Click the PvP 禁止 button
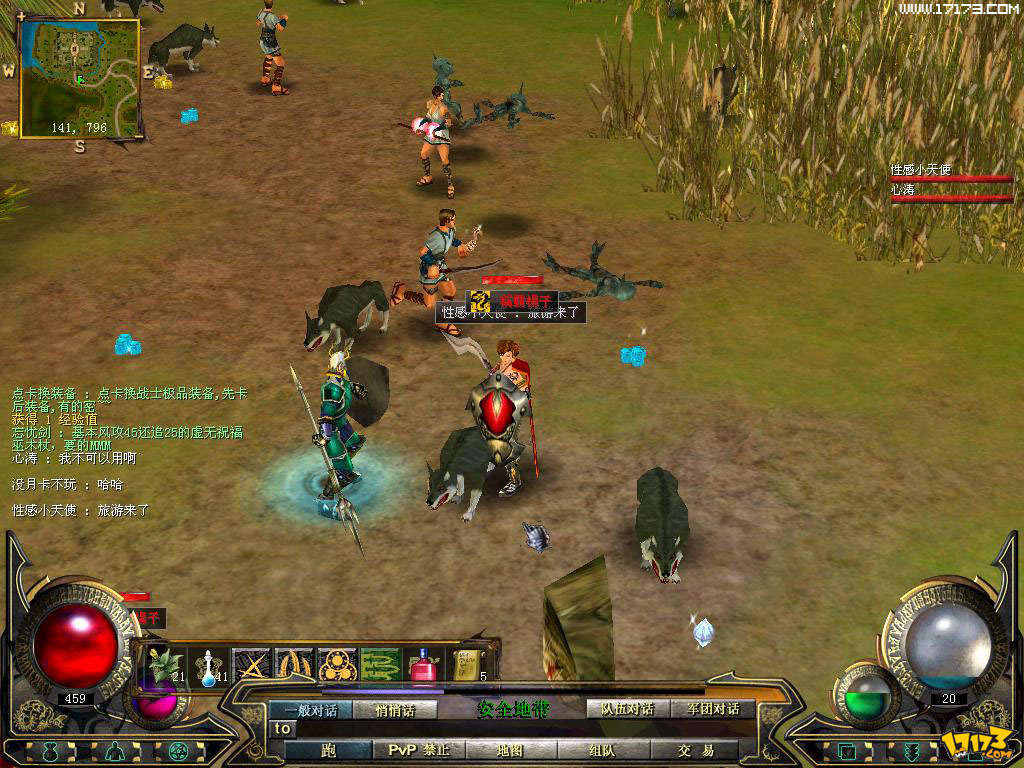This screenshot has width=1024, height=768. (x=419, y=750)
